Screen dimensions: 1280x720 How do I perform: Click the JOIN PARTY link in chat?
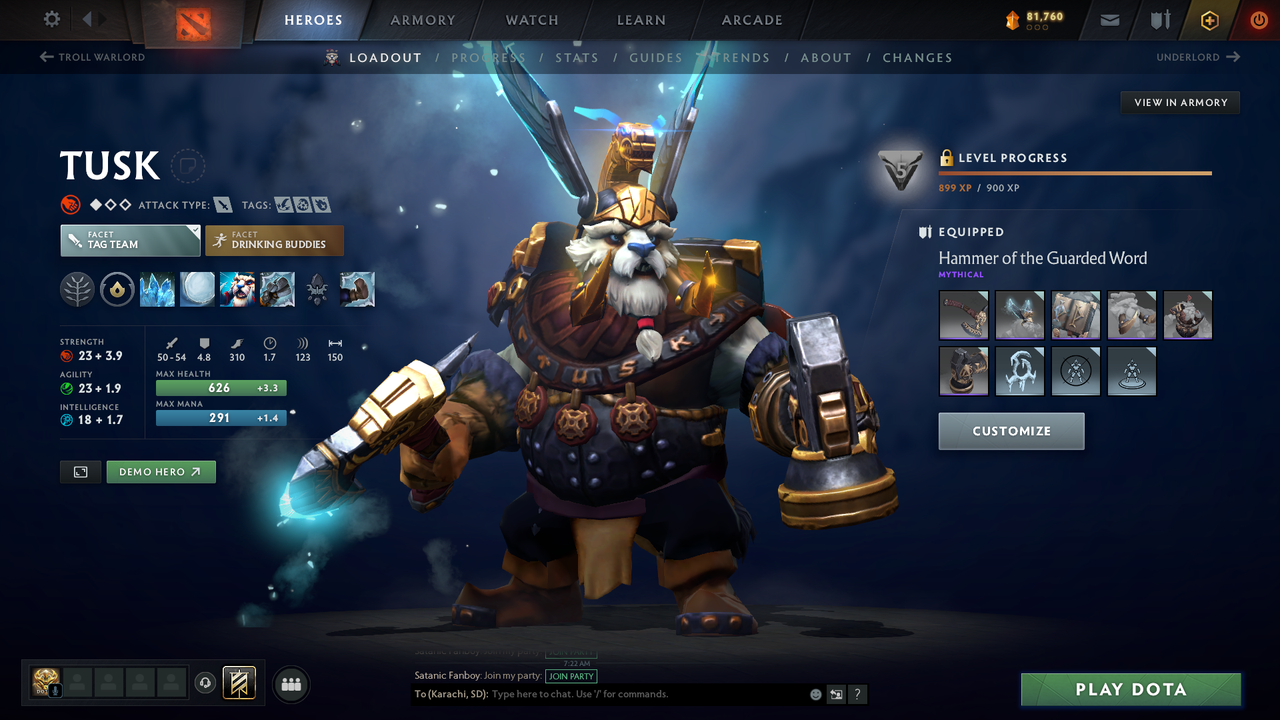pos(571,676)
